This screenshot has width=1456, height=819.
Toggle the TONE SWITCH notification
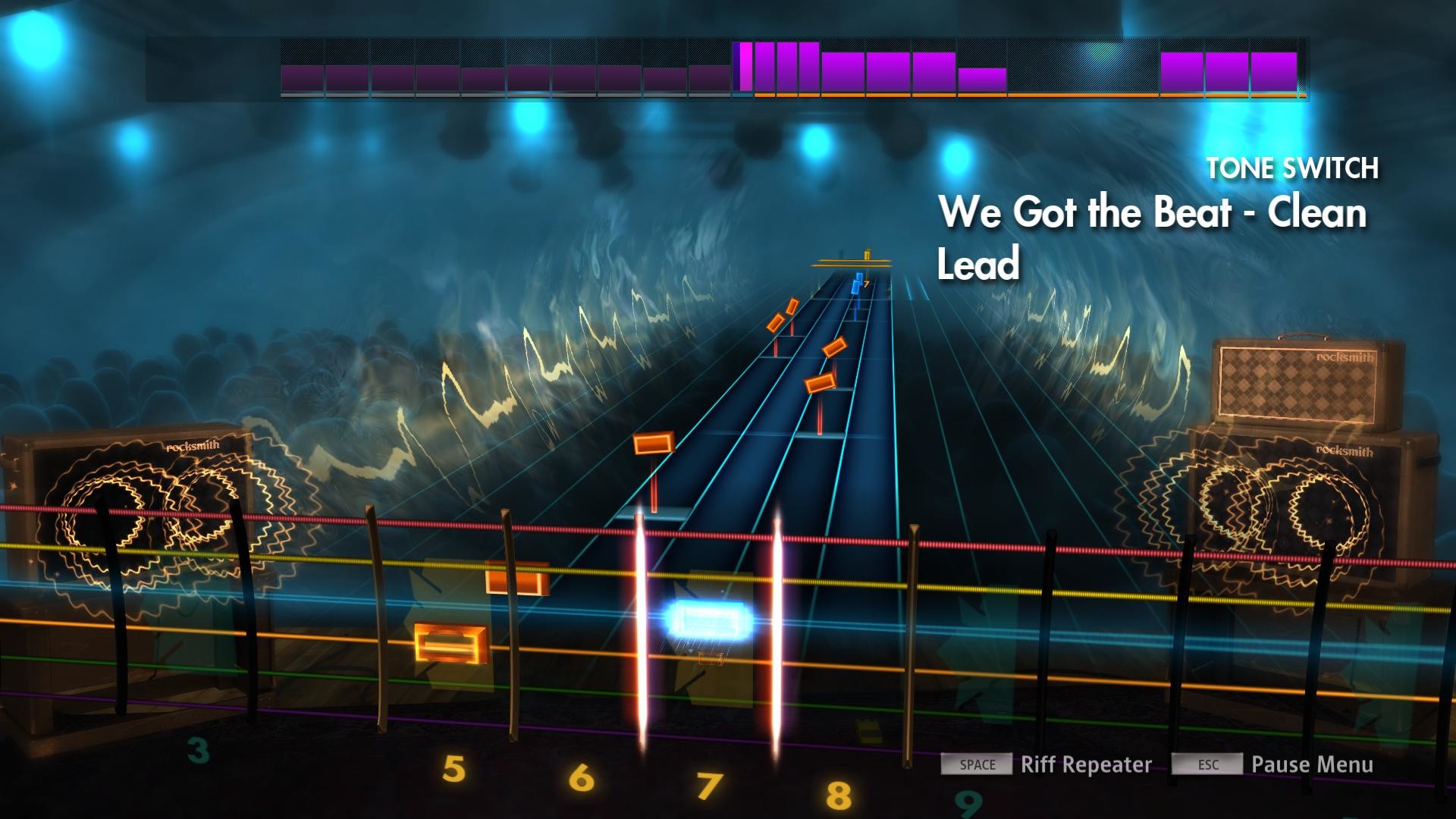click(1293, 168)
